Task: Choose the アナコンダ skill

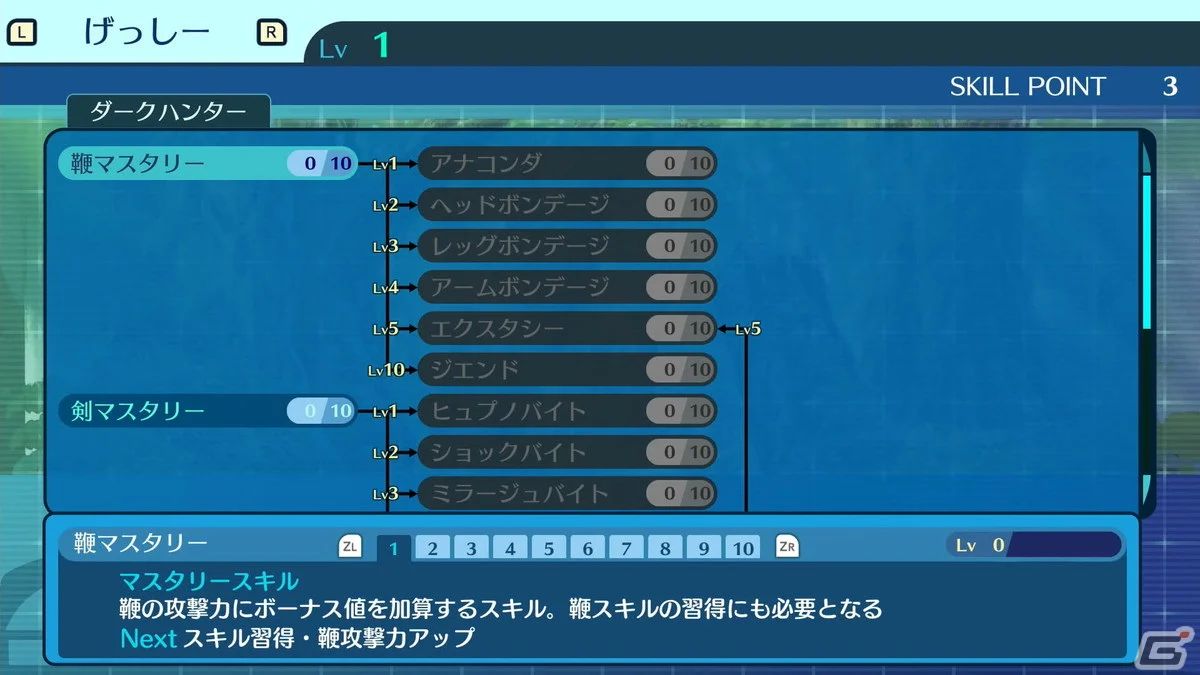Action: 566,163
